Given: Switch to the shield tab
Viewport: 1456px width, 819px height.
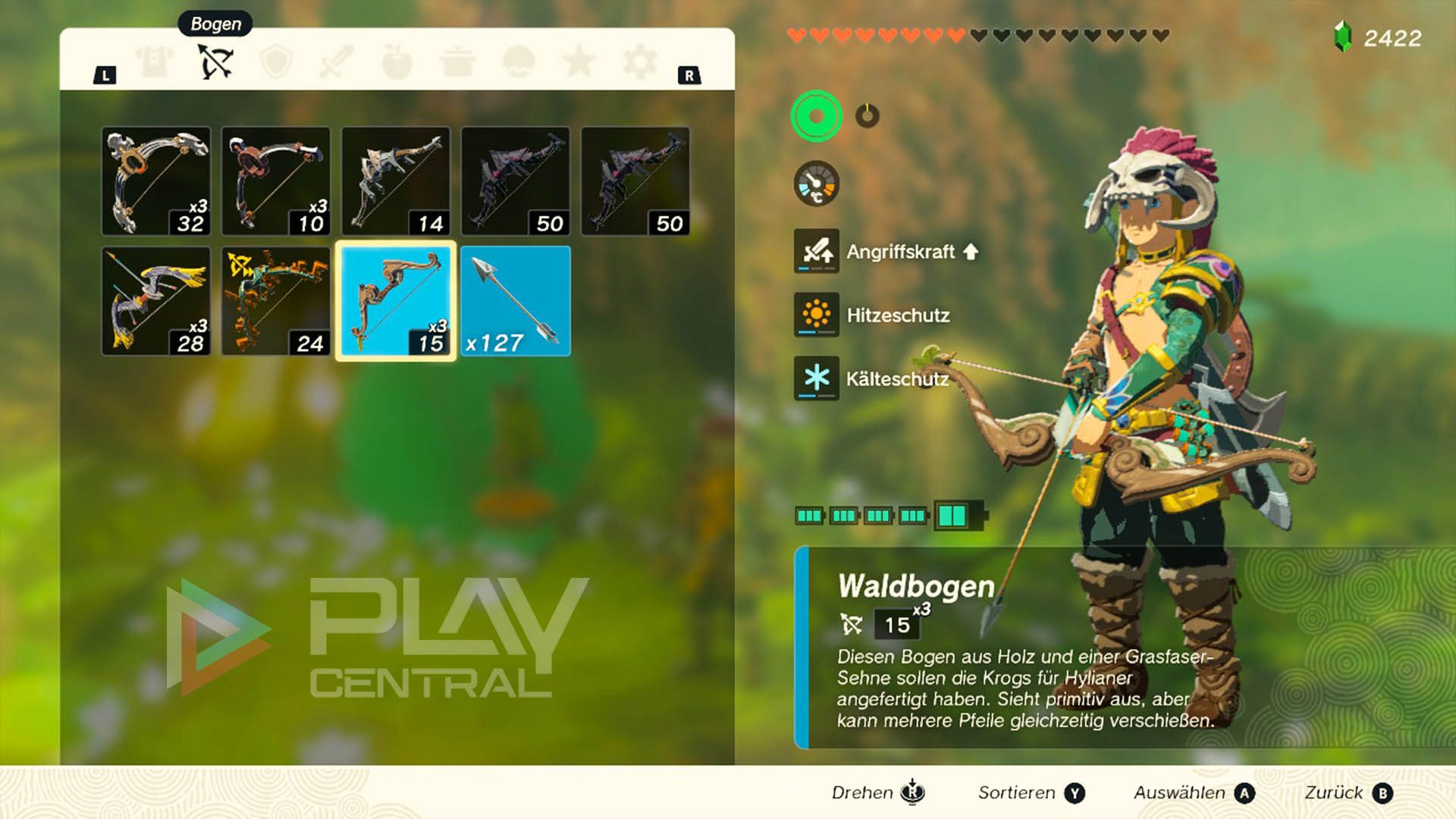Looking at the screenshot, I should pos(276,61).
